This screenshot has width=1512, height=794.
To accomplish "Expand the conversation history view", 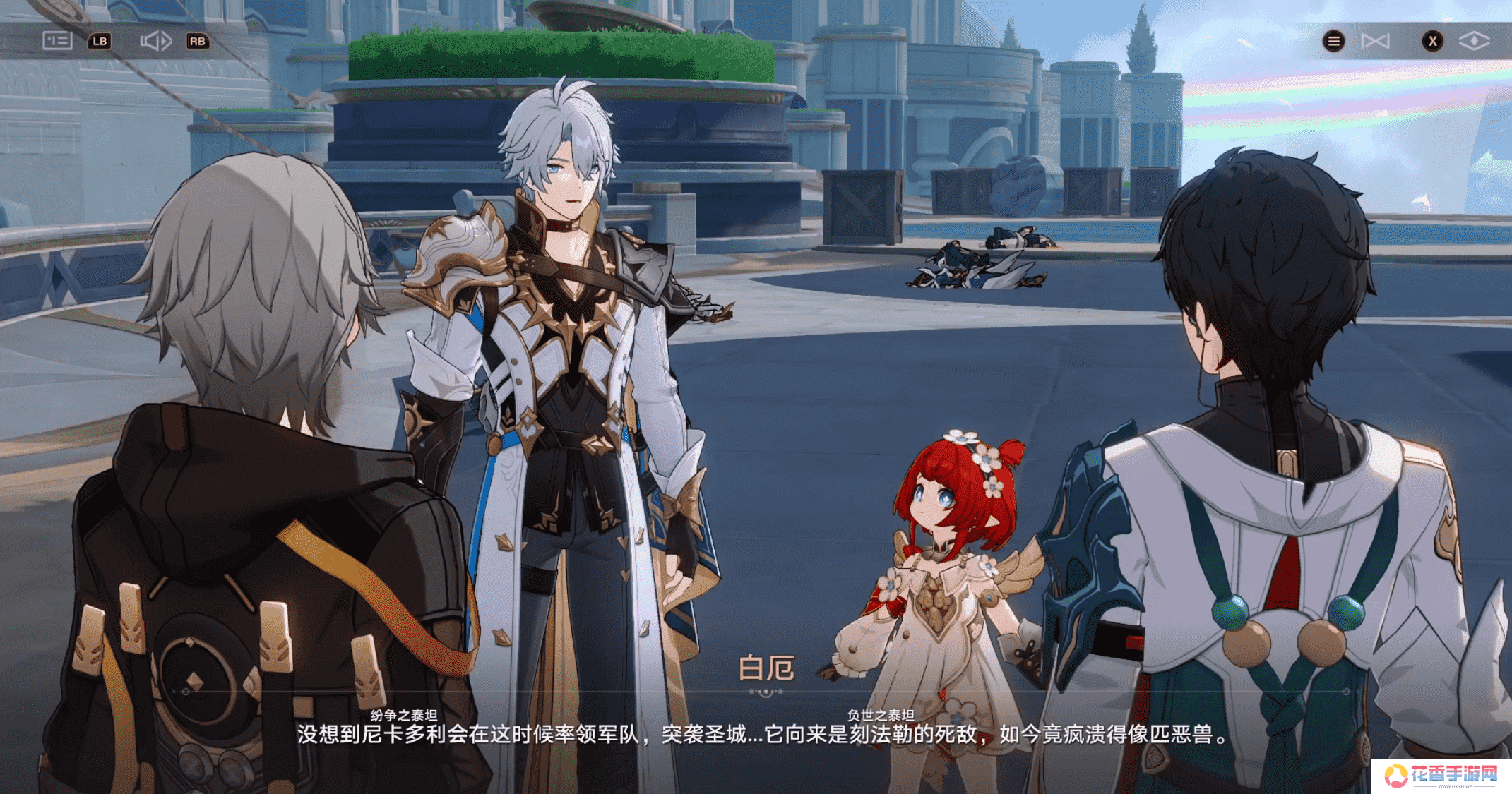I will 58,41.
